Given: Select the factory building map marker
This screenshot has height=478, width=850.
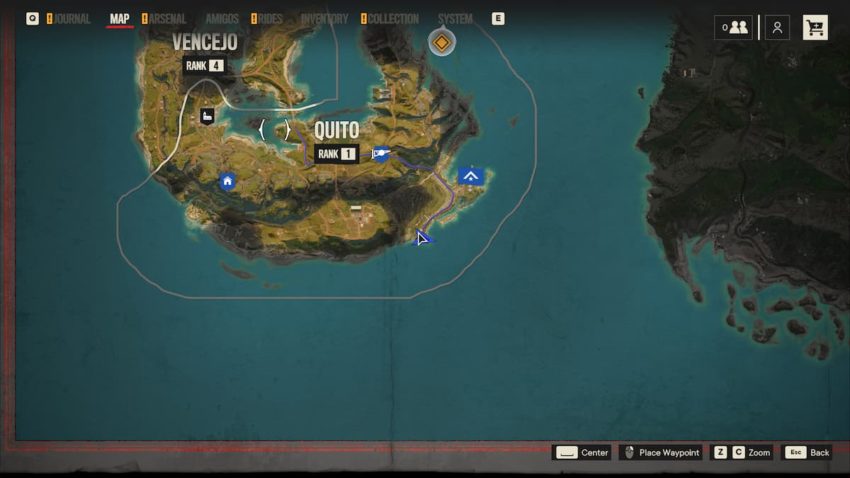Looking at the screenshot, I should pyautogui.click(x=208, y=116).
